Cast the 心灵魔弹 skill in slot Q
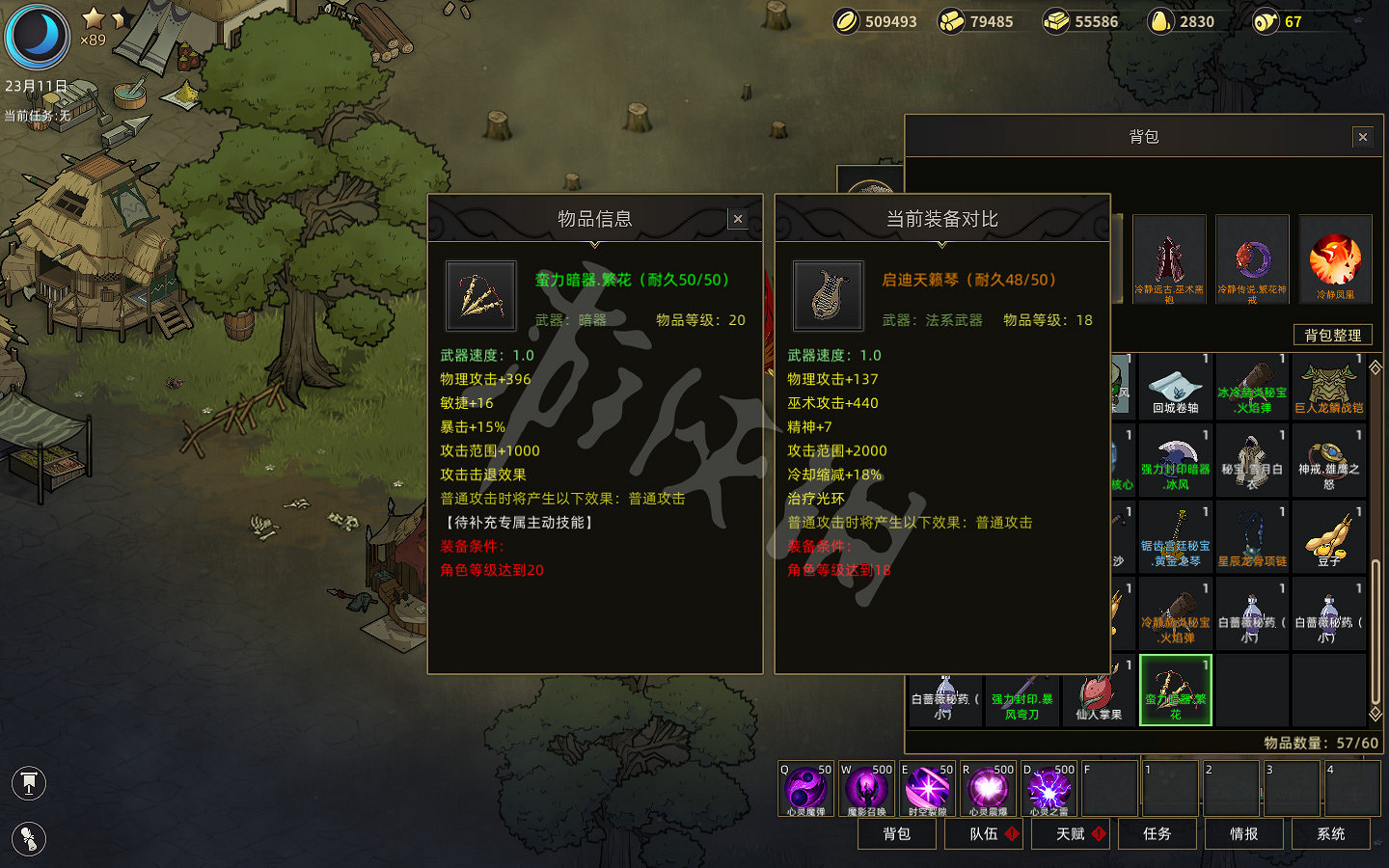This screenshot has width=1389, height=868. click(x=805, y=788)
